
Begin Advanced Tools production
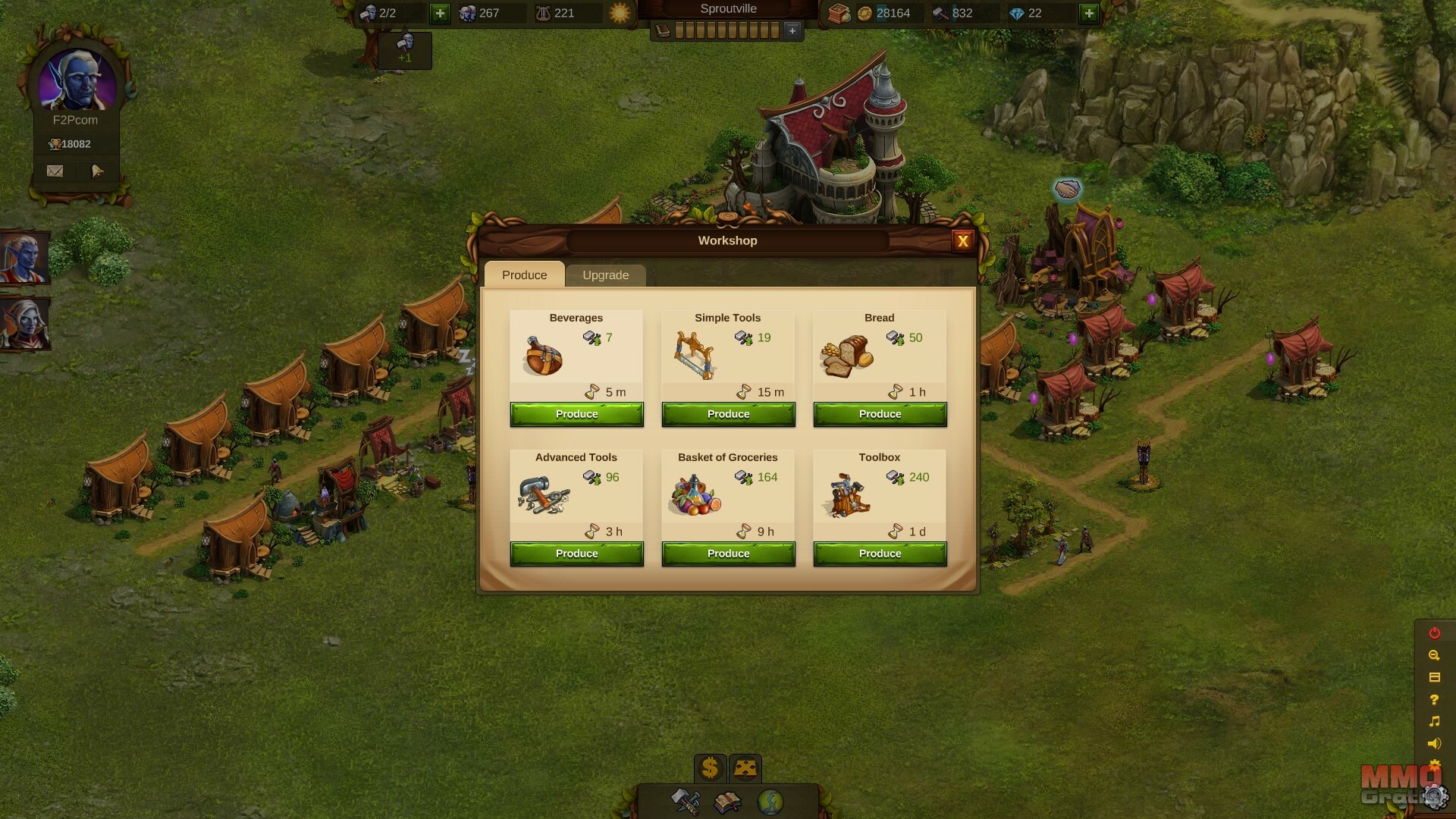(576, 554)
